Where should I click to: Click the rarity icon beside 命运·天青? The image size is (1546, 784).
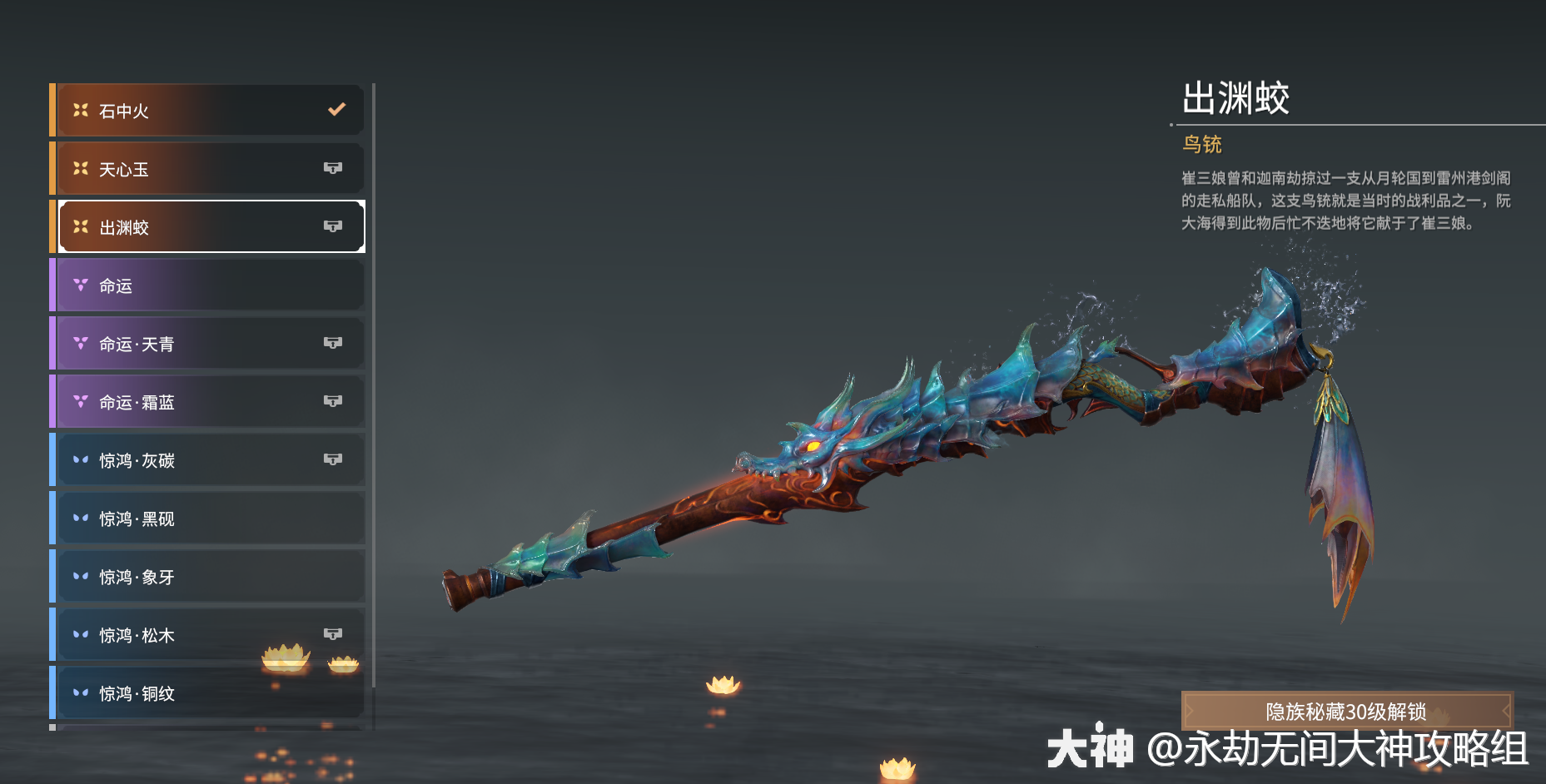click(80, 343)
